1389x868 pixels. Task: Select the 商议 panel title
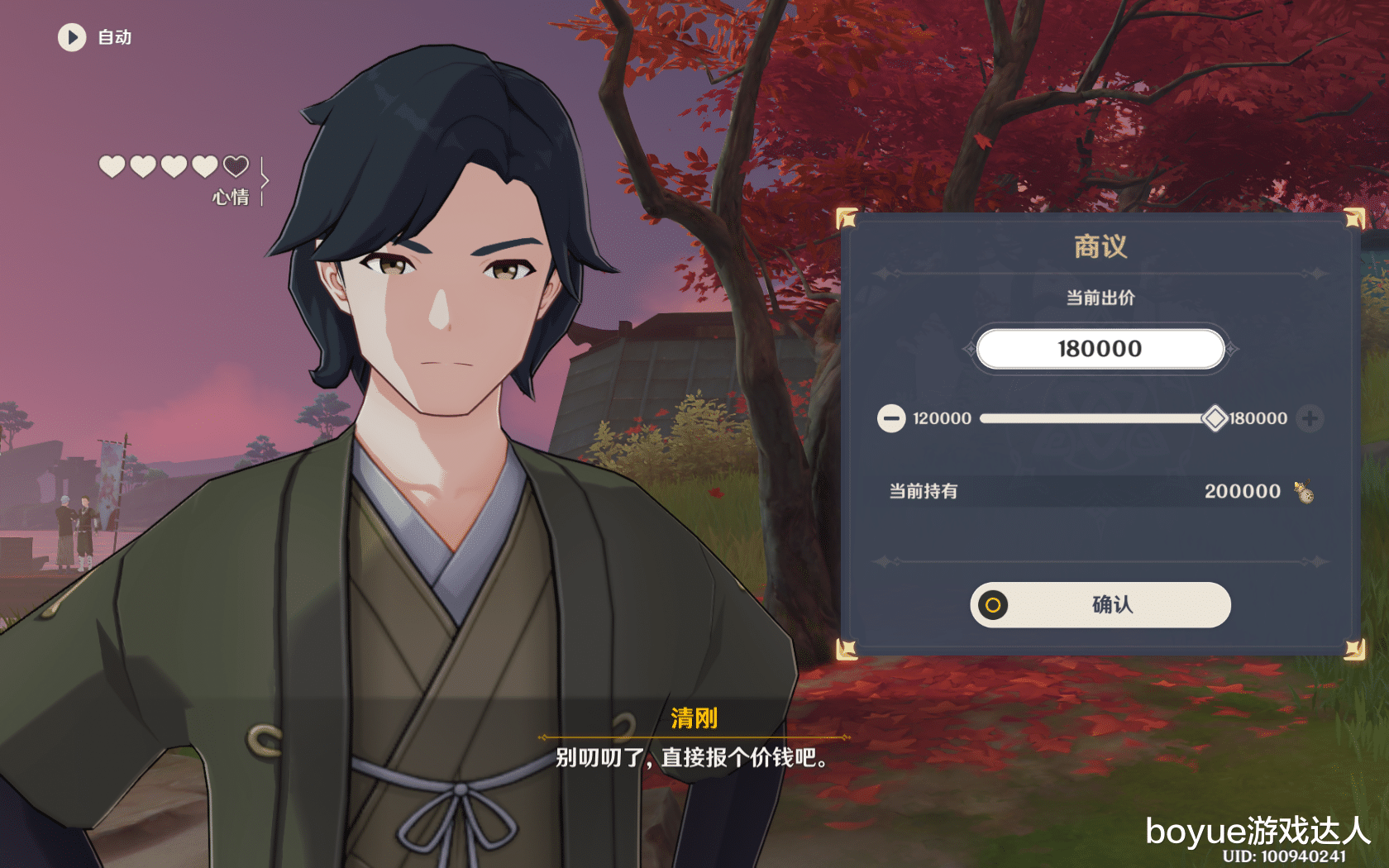(1100, 246)
